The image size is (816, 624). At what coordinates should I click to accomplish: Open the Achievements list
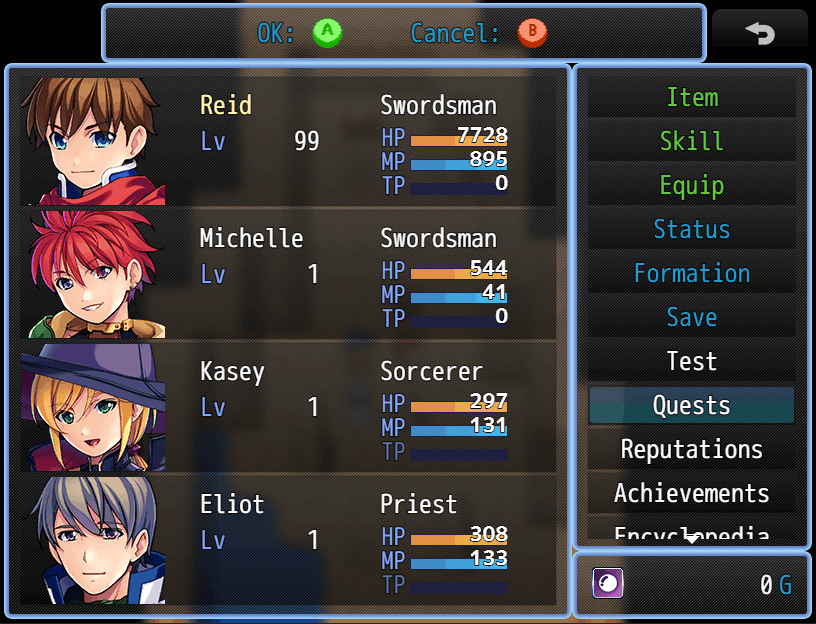(691, 494)
